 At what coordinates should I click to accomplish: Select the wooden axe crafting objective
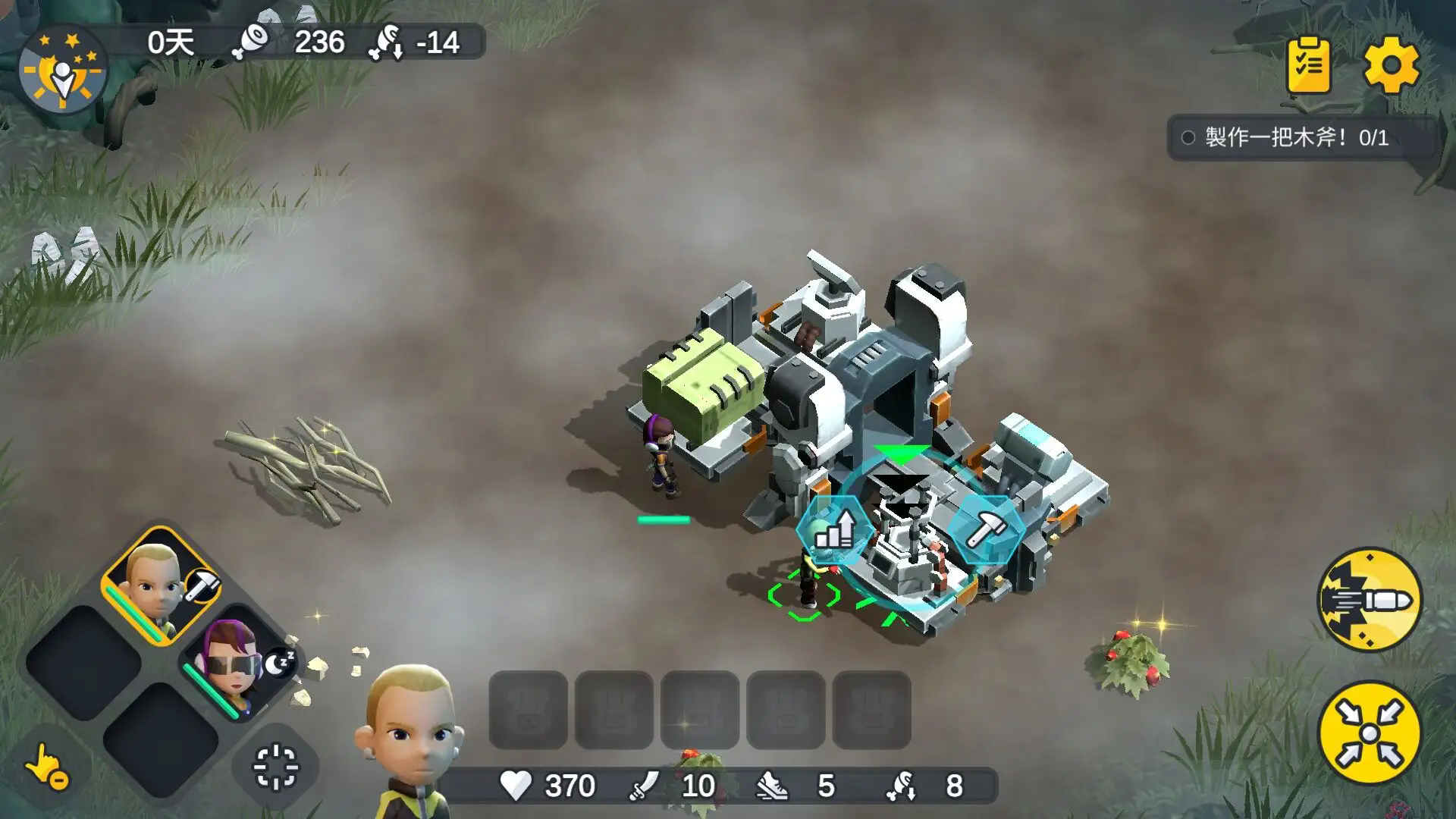1297,137
